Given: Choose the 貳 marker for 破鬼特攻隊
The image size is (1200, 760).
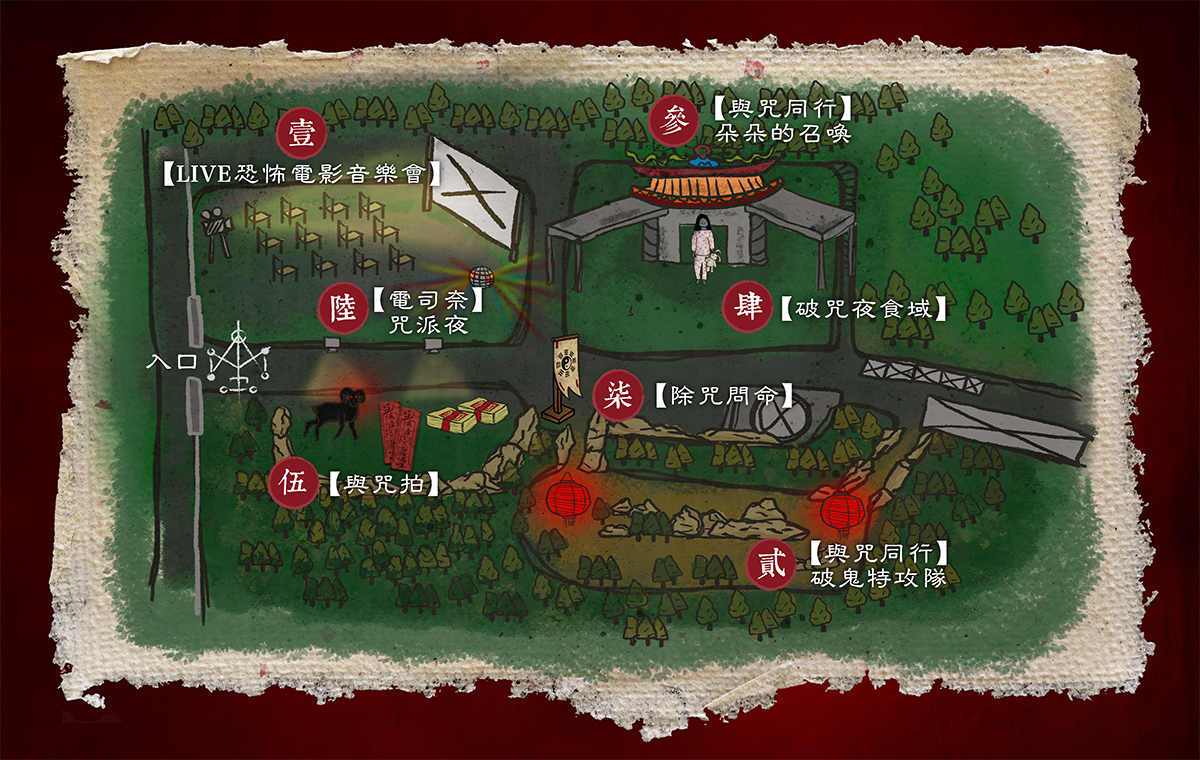Looking at the screenshot, I should [773, 567].
